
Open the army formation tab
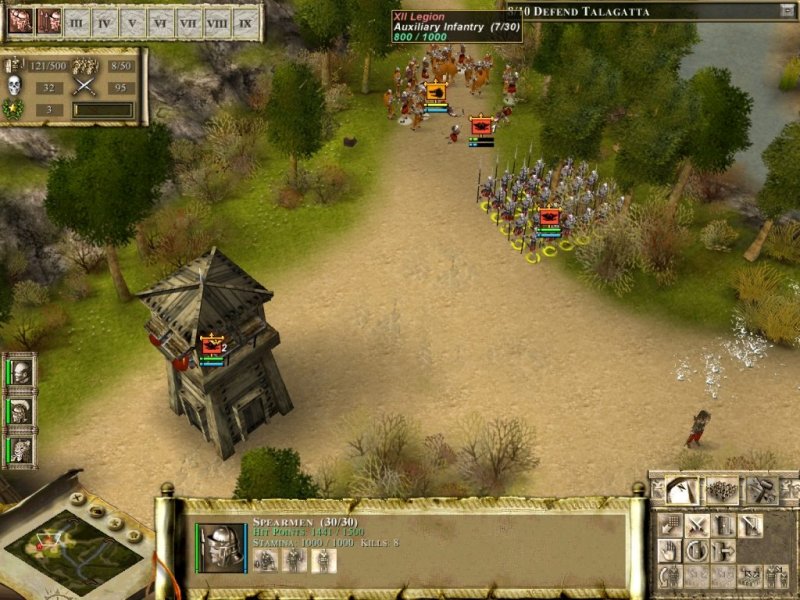click(722, 490)
